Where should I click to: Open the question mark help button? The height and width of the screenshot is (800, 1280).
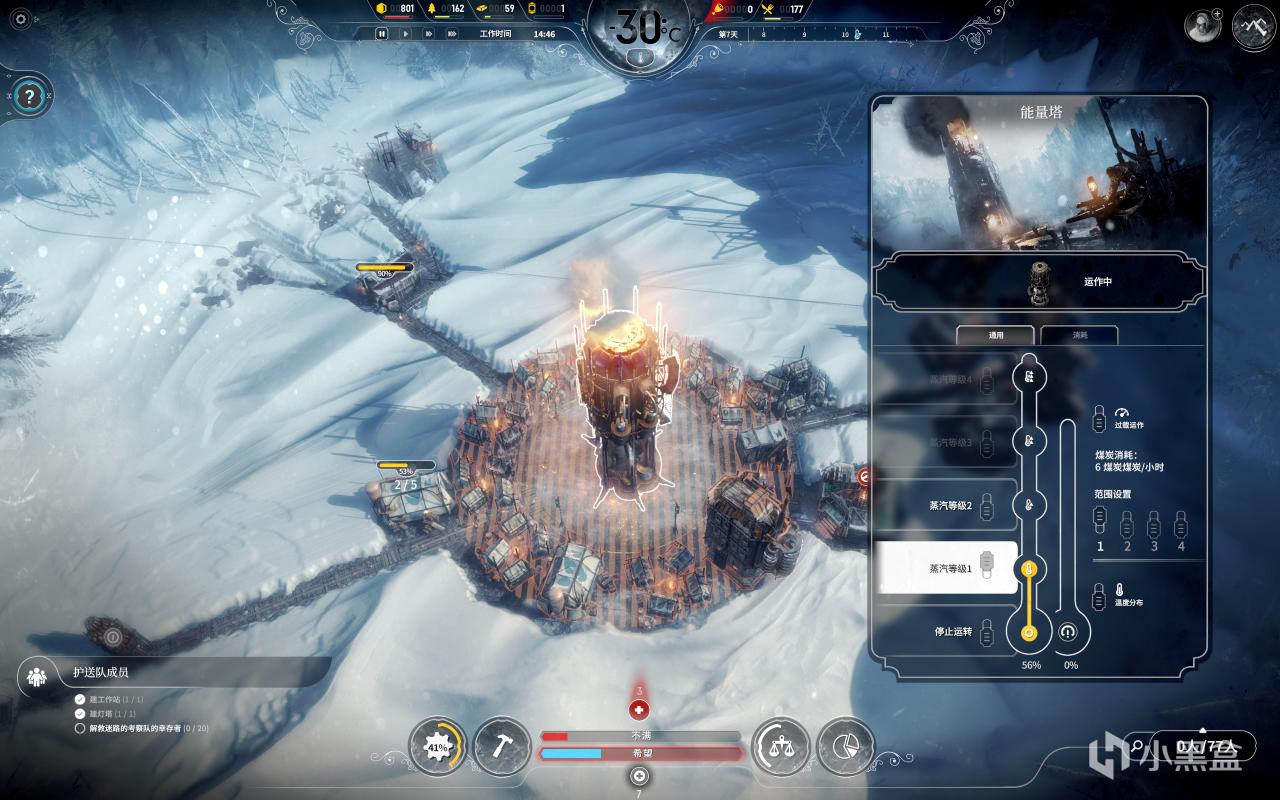tap(30, 97)
